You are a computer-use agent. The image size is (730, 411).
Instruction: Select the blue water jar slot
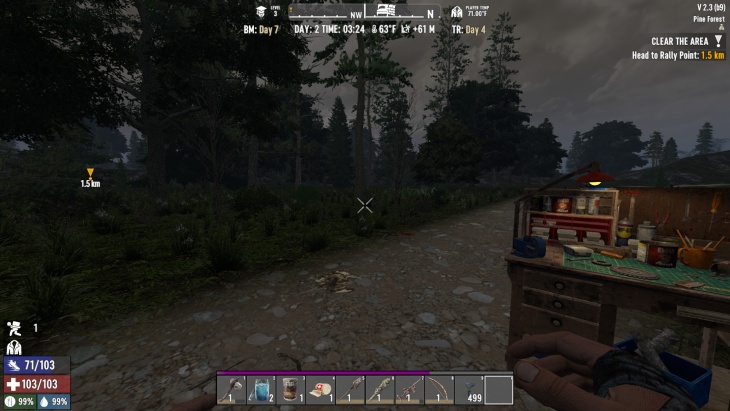261,389
